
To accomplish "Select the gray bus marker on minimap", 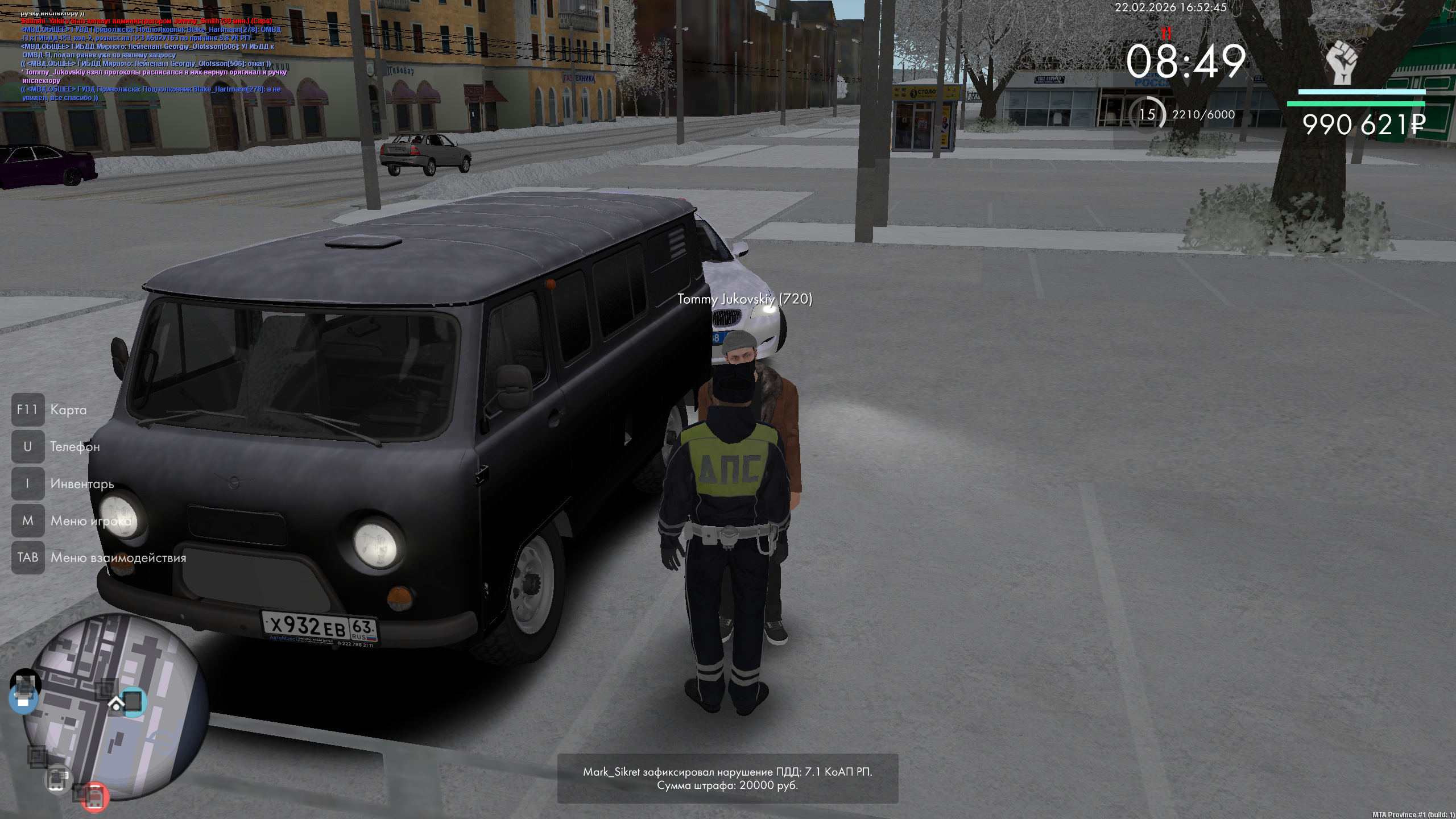I will 58,779.
